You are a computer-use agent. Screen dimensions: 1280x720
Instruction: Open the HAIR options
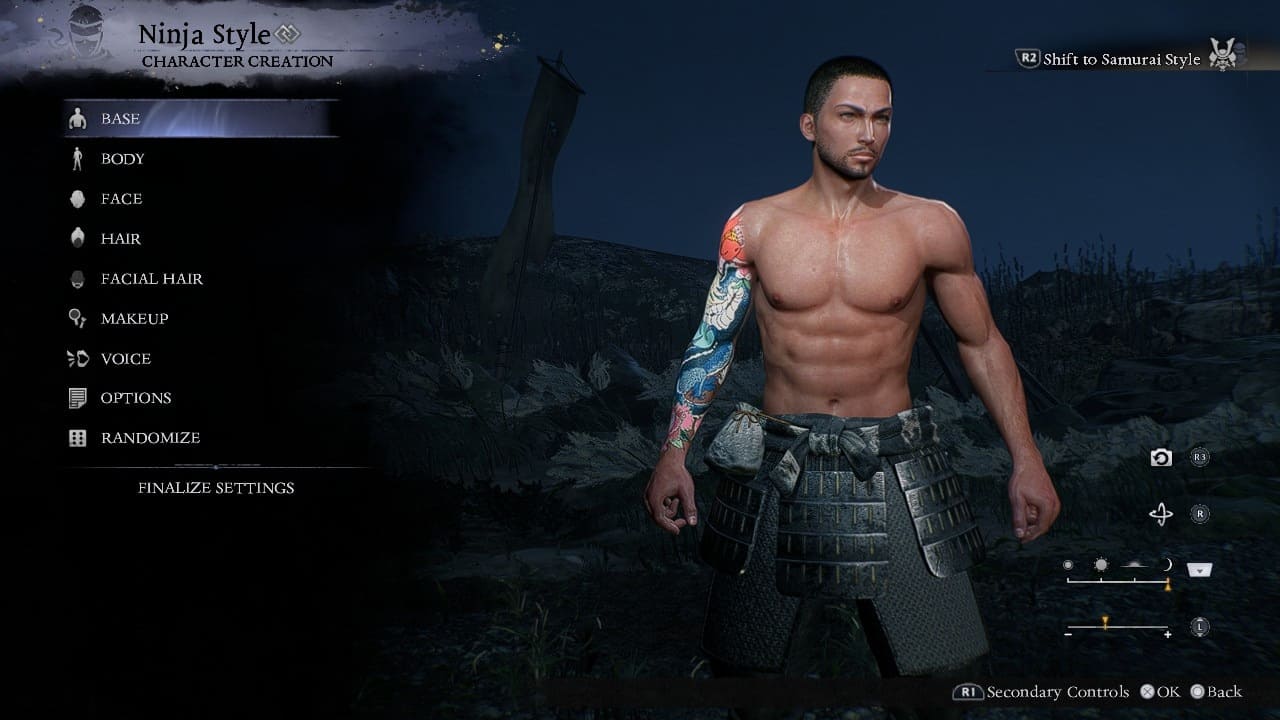pyautogui.click(x=120, y=239)
